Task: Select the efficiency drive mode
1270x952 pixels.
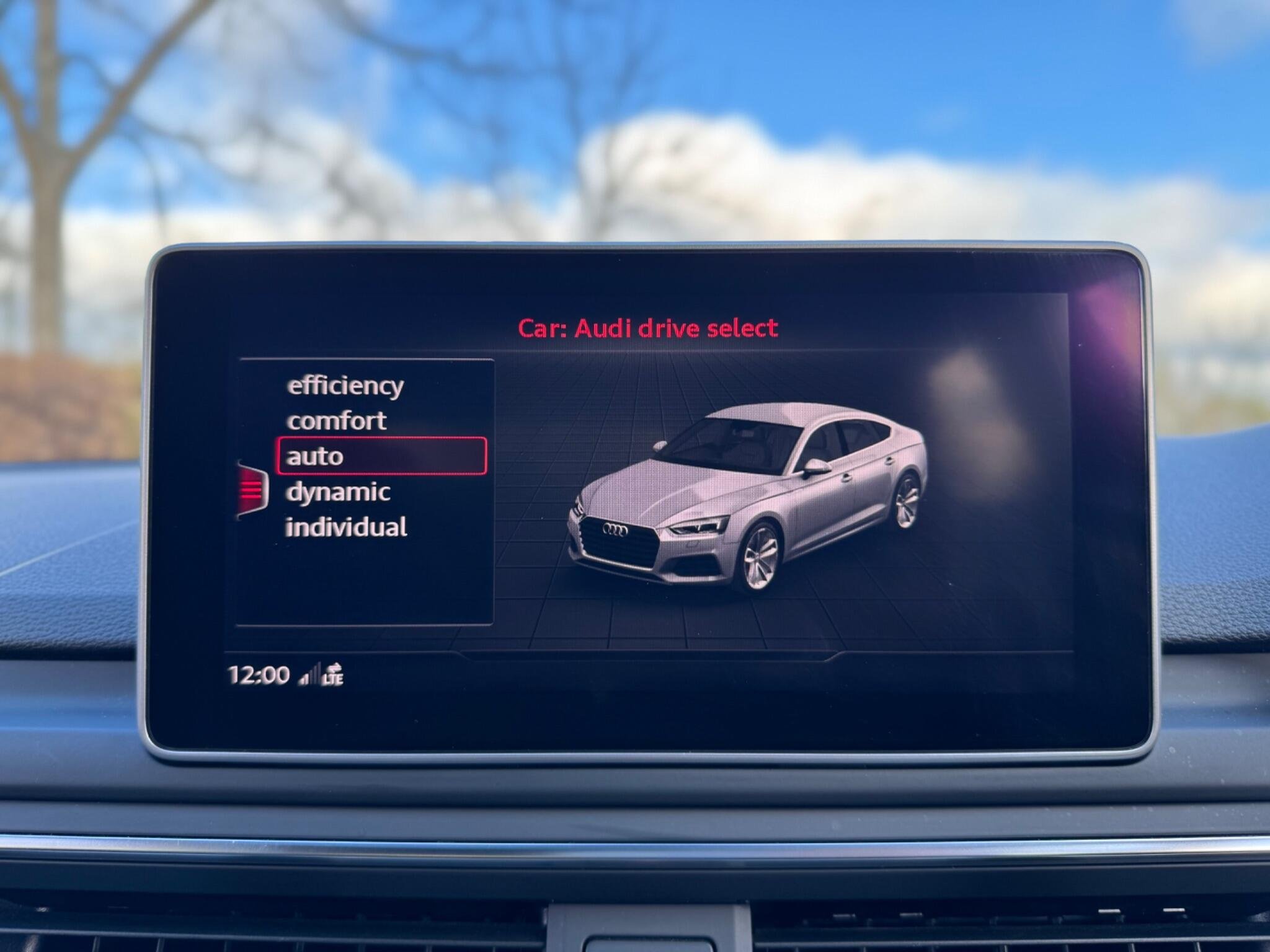Action: click(x=345, y=386)
